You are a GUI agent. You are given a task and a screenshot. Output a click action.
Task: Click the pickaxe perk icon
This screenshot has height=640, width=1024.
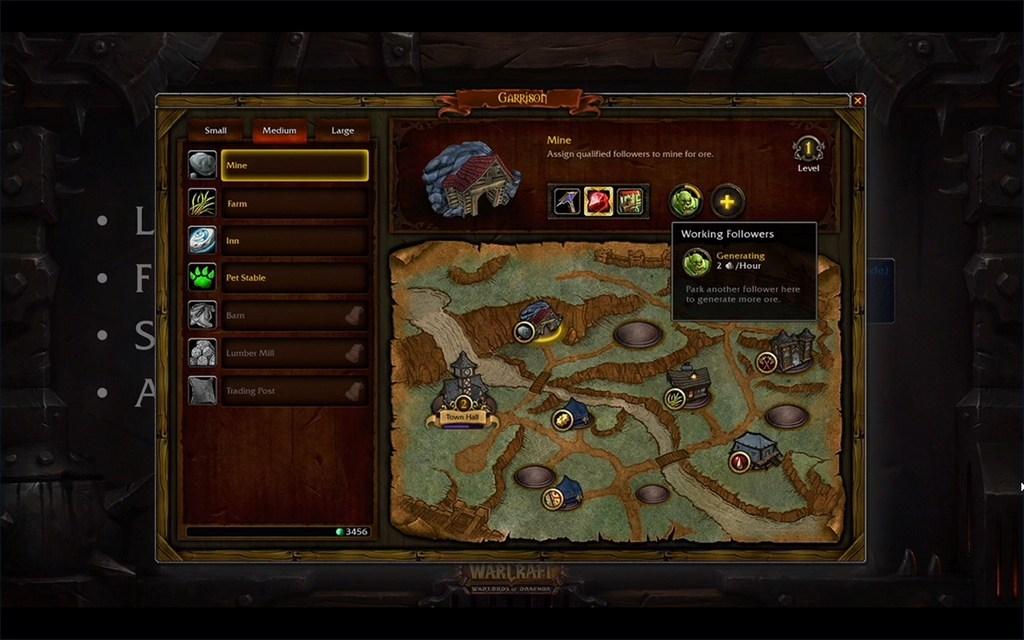[566, 201]
